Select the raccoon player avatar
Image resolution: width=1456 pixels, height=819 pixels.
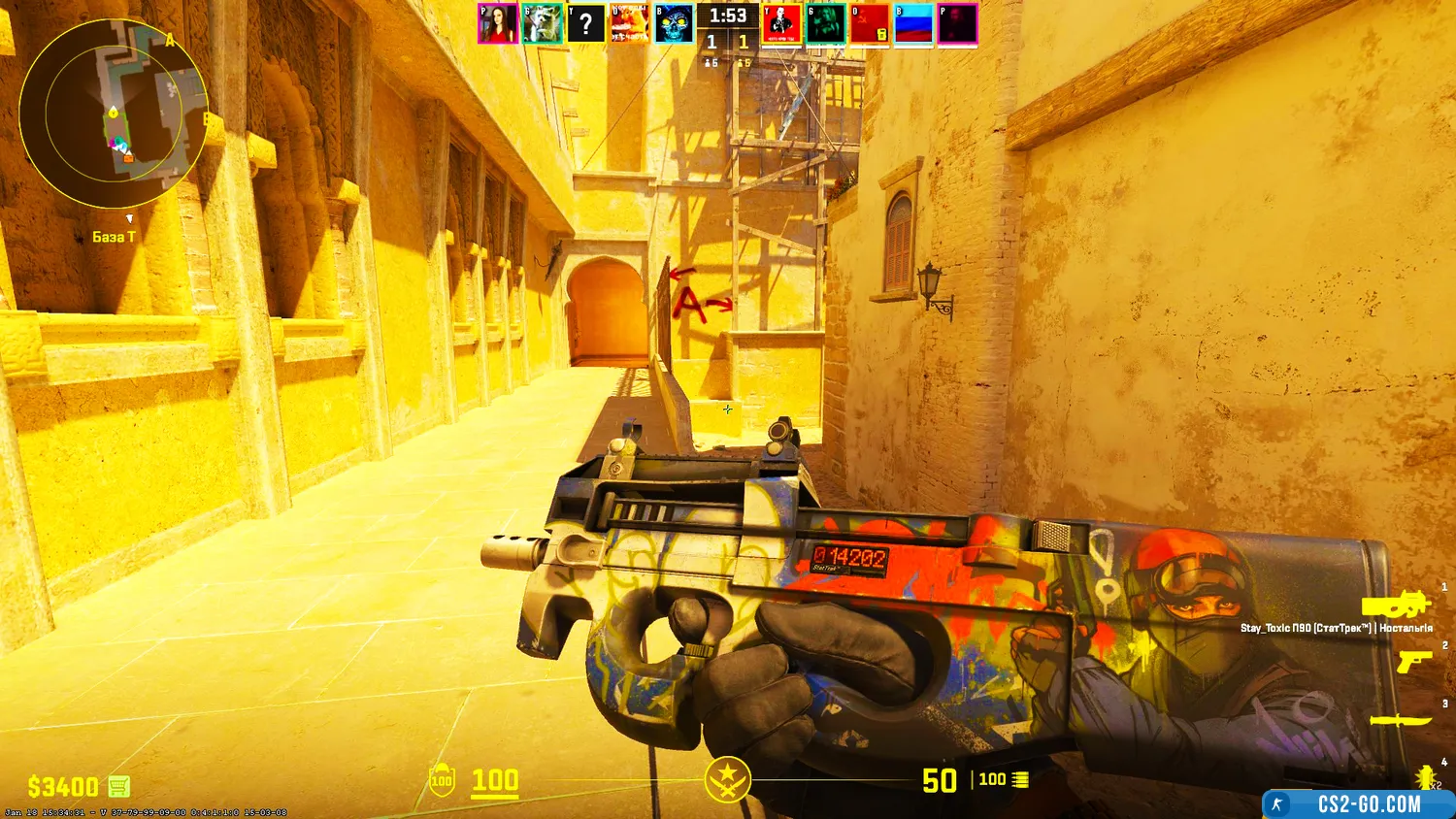(x=542, y=24)
